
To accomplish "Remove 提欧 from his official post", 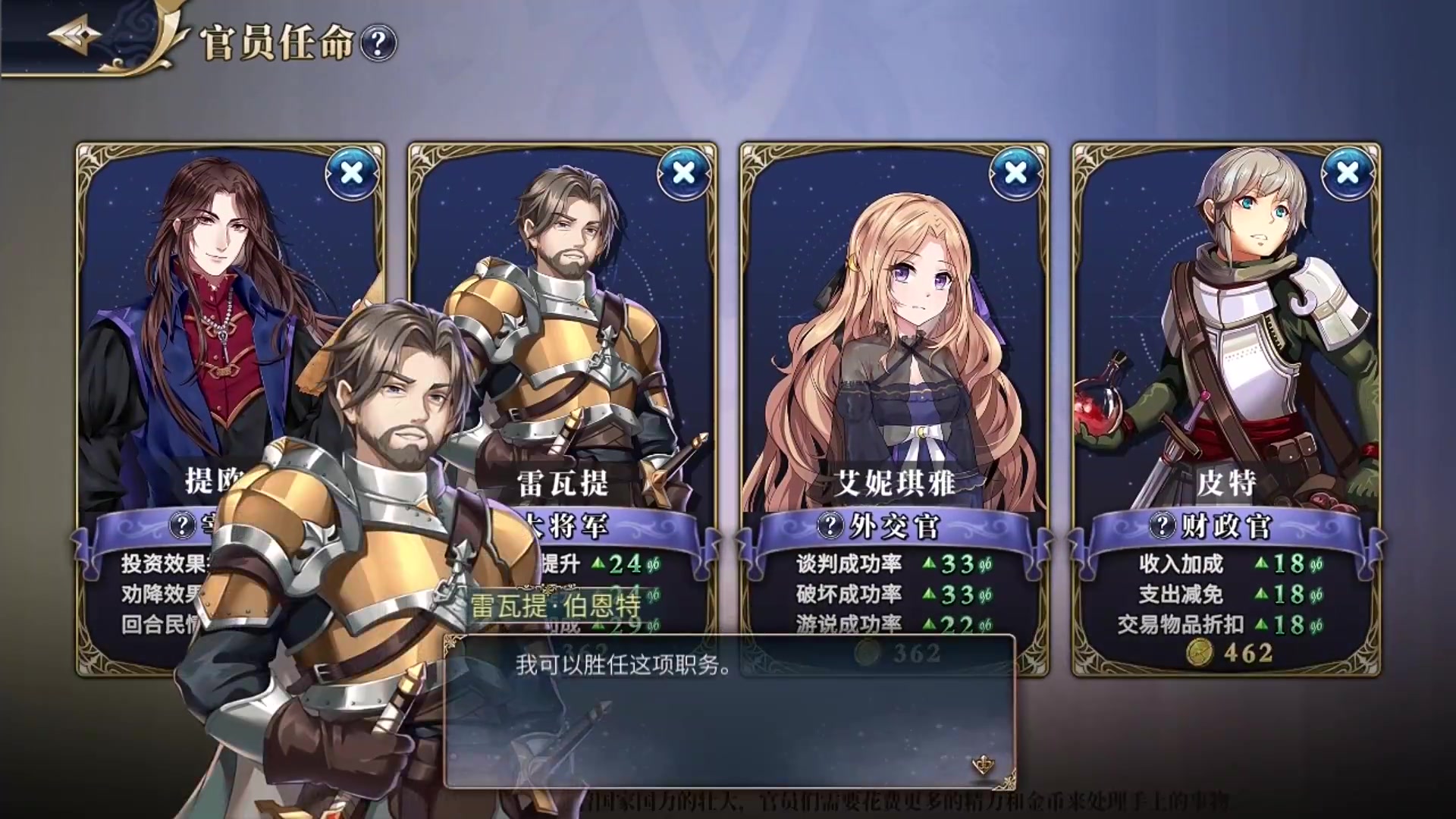I will coord(352,174).
